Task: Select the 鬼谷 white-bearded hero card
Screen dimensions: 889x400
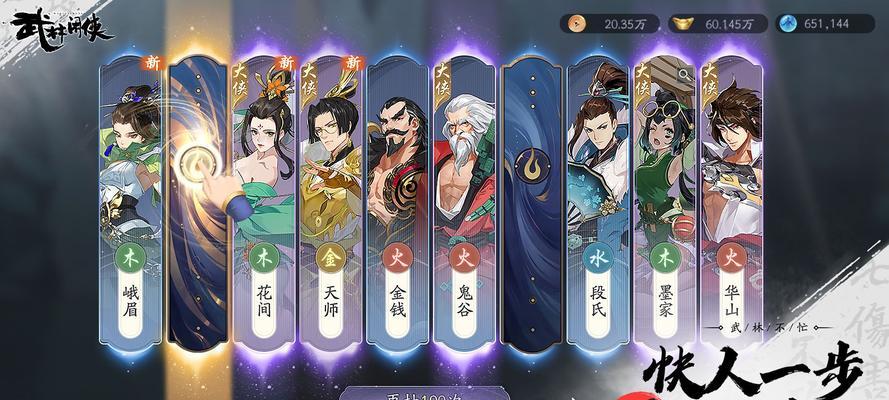Action: 465,200
